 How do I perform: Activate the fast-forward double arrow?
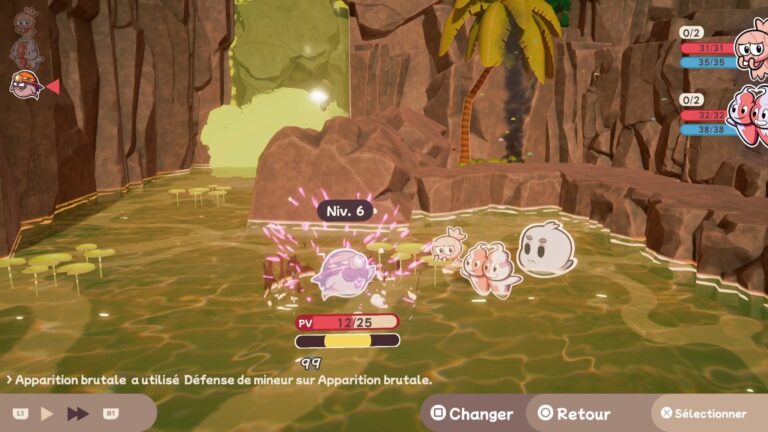[x=78, y=413]
